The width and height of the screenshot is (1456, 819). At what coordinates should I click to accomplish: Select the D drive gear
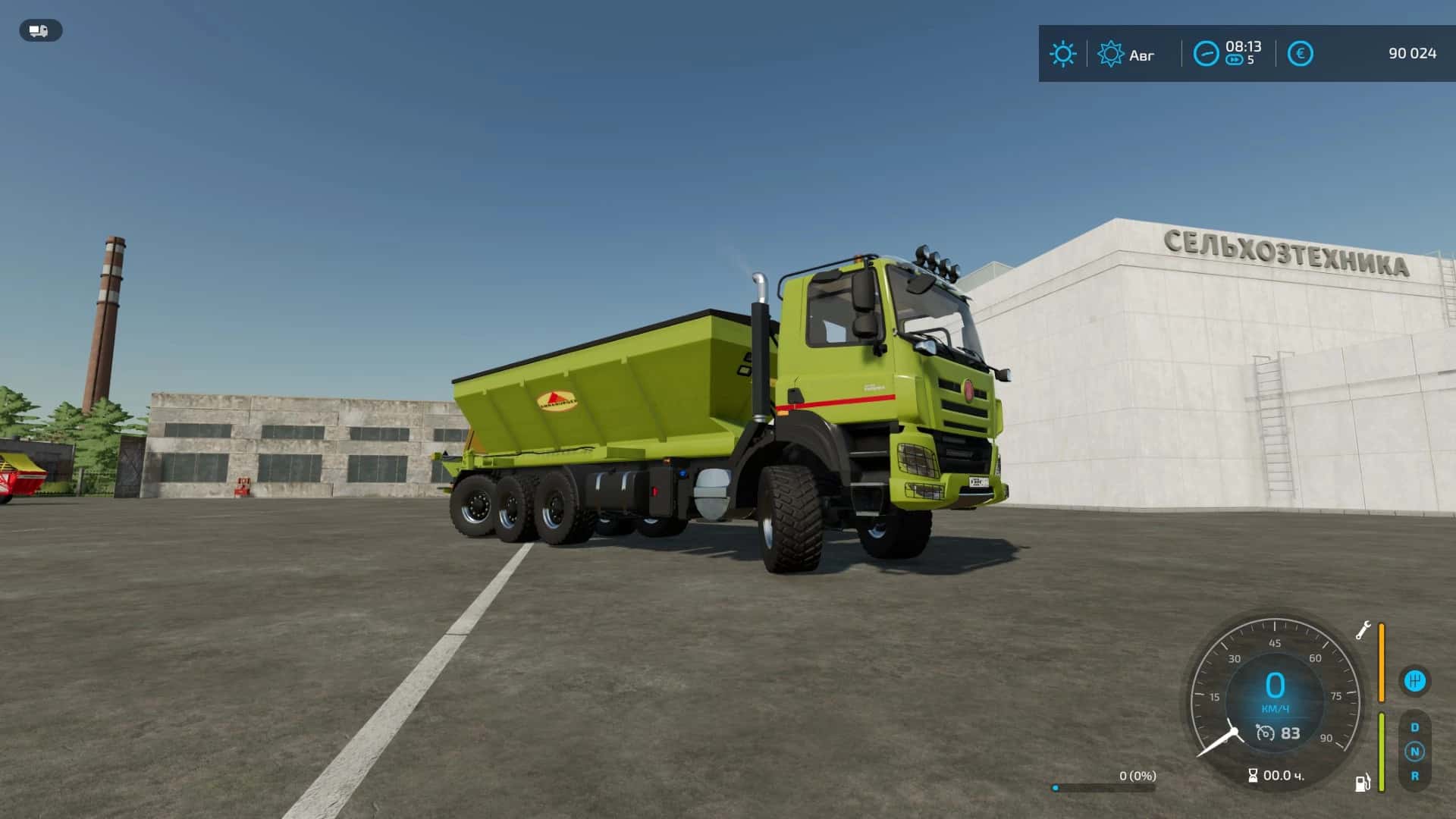(x=1414, y=727)
